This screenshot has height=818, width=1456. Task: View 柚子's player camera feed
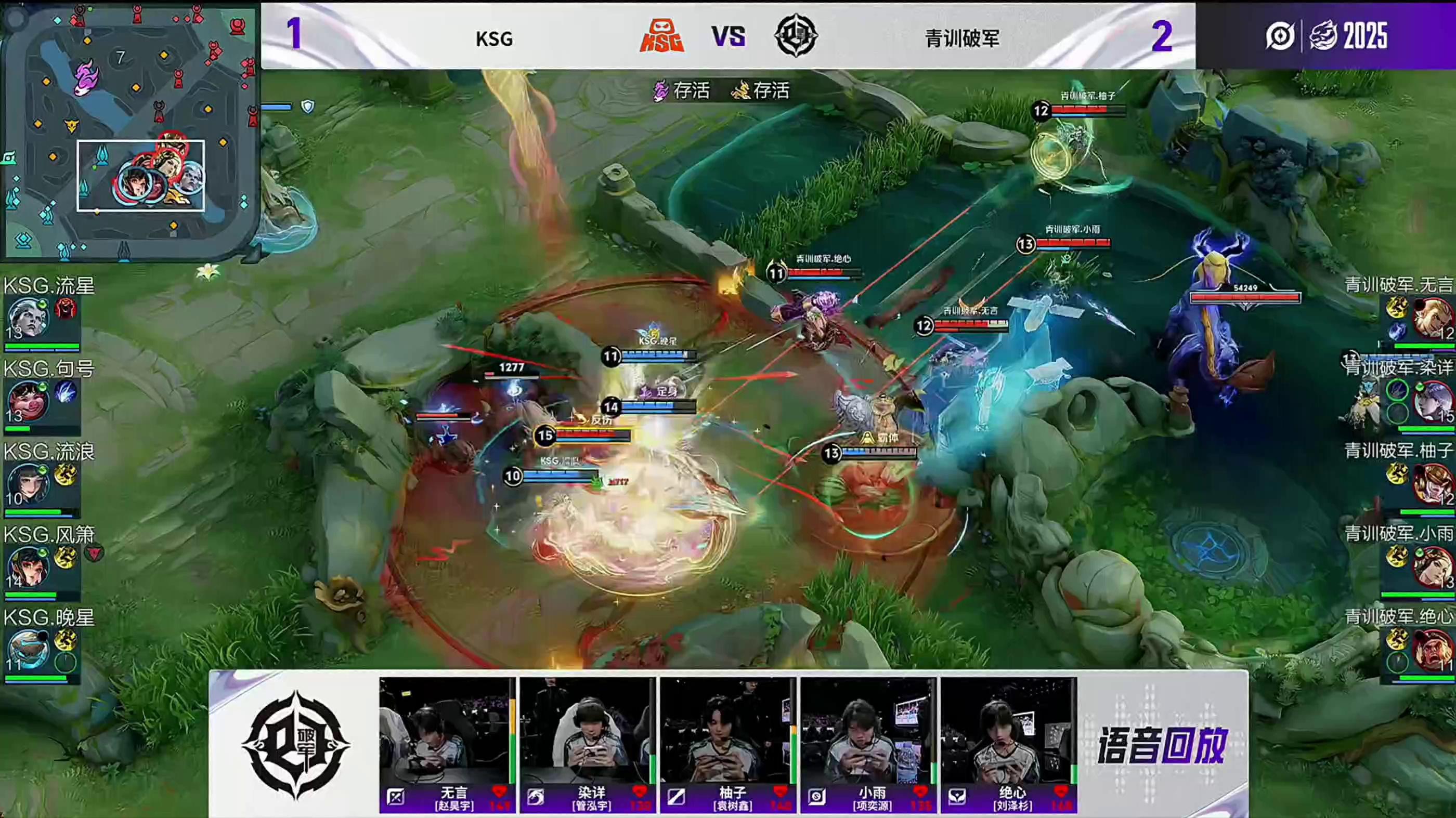click(727, 732)
